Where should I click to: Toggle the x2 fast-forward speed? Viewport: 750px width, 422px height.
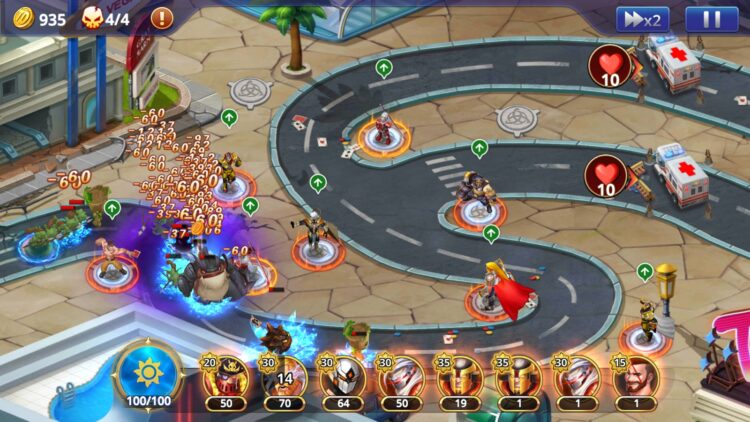[x=642, y=19]
